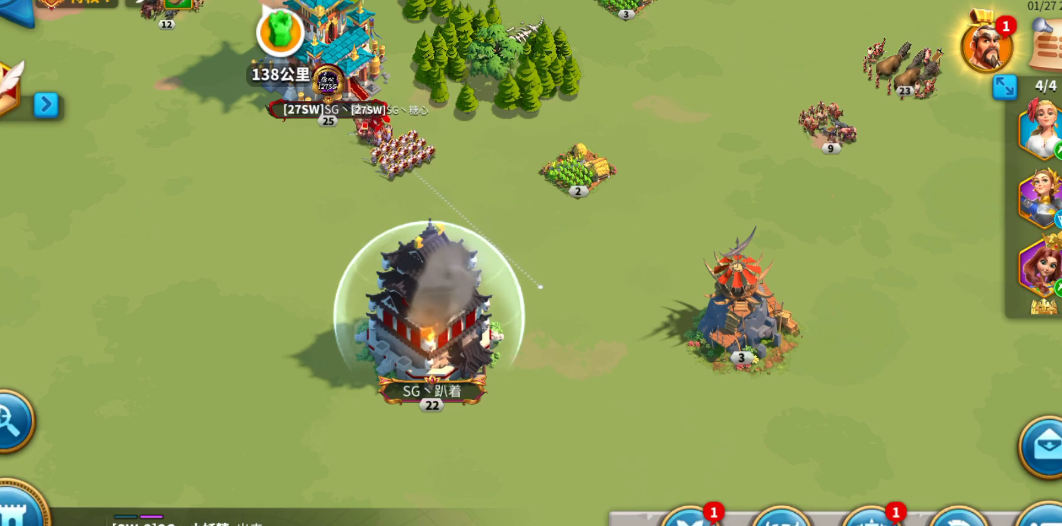1062x526 pixels.
Task: Select the blonde commander with red flower
Action: 1041,128
